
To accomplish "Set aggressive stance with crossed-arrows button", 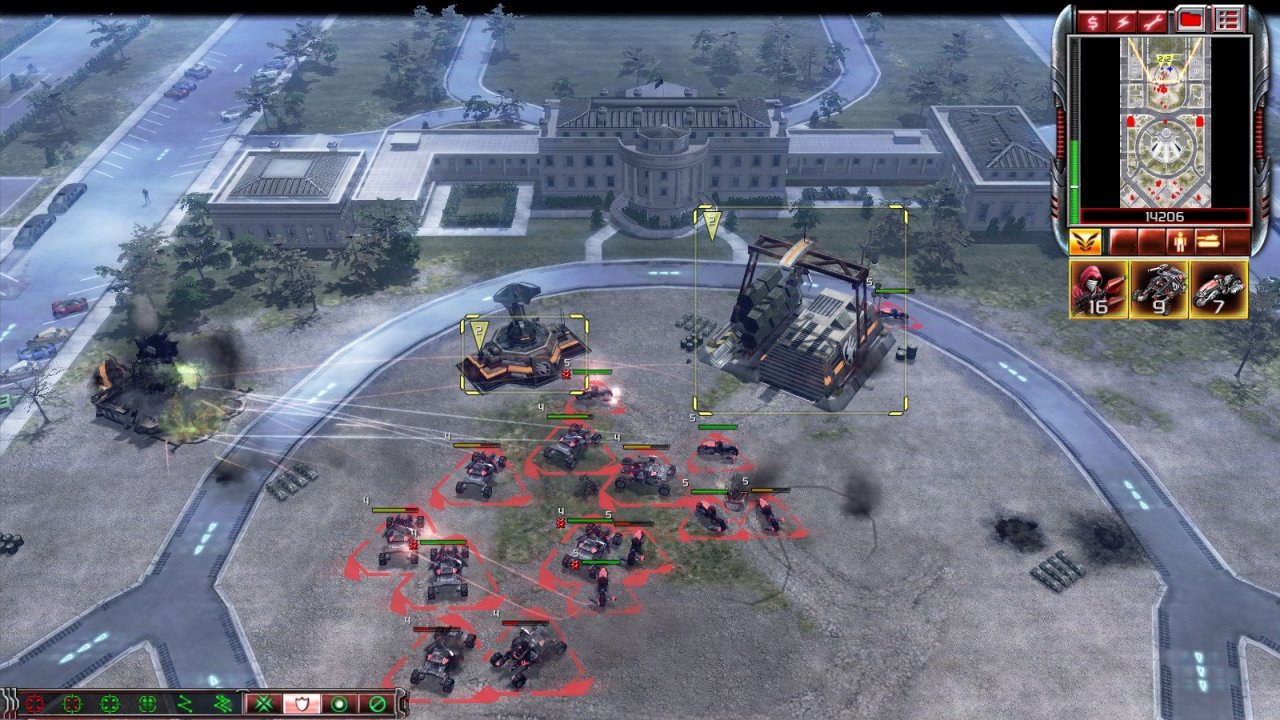I will tap(262, 704).
